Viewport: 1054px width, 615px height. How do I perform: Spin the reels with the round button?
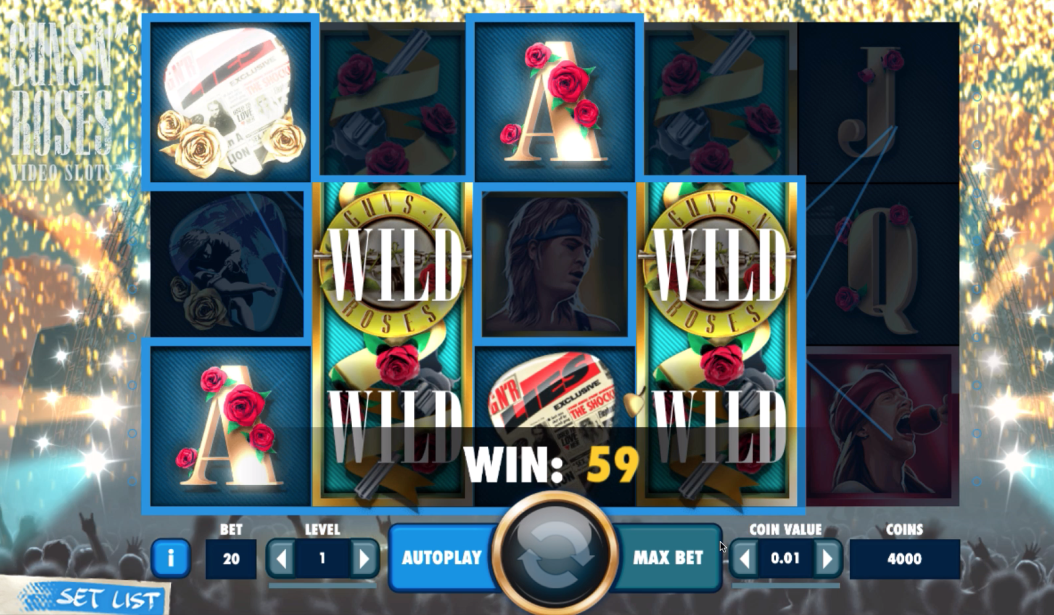pyautogui.click(x=555, y=555)
